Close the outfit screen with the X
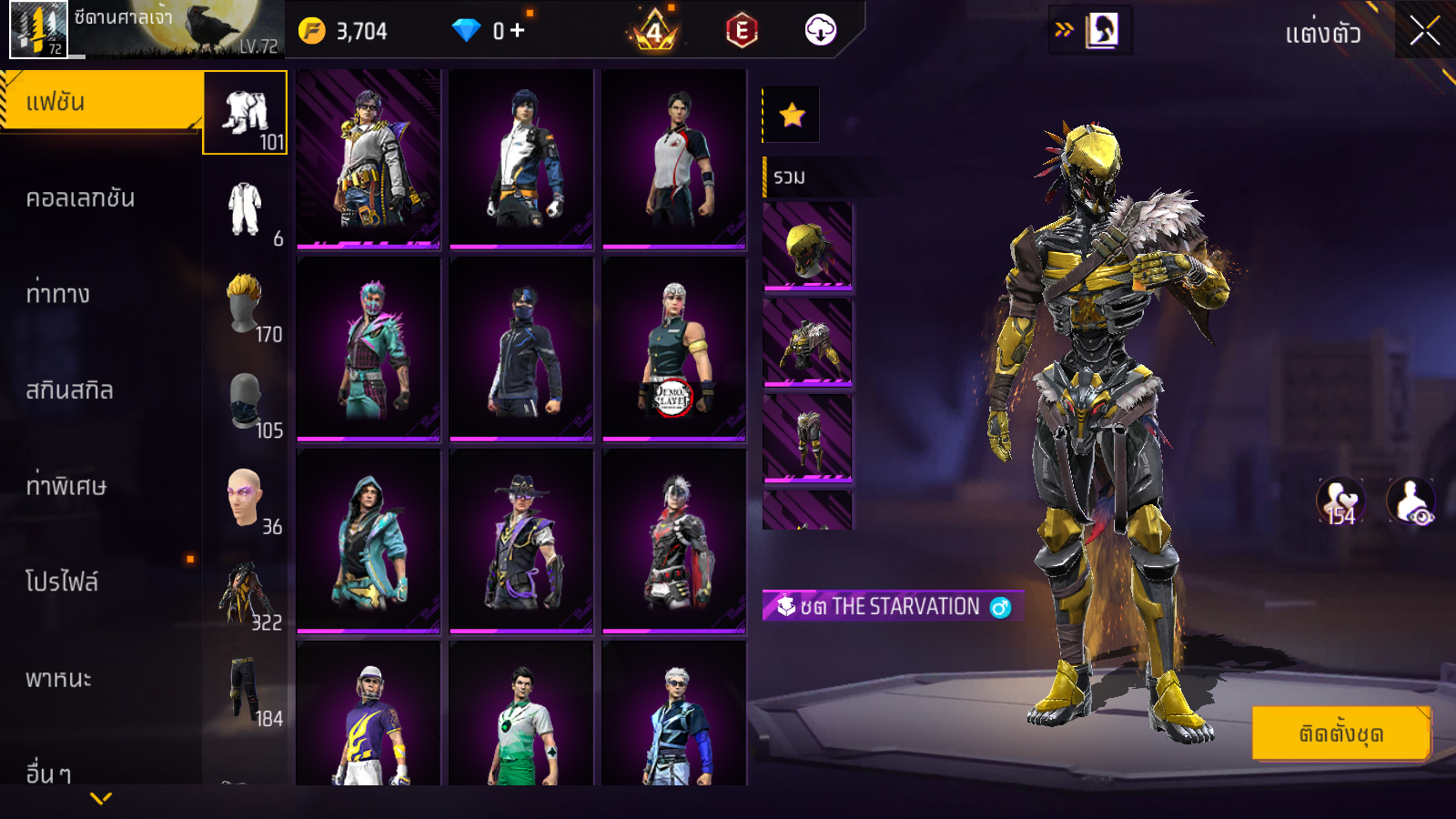 click(1424, 31)
